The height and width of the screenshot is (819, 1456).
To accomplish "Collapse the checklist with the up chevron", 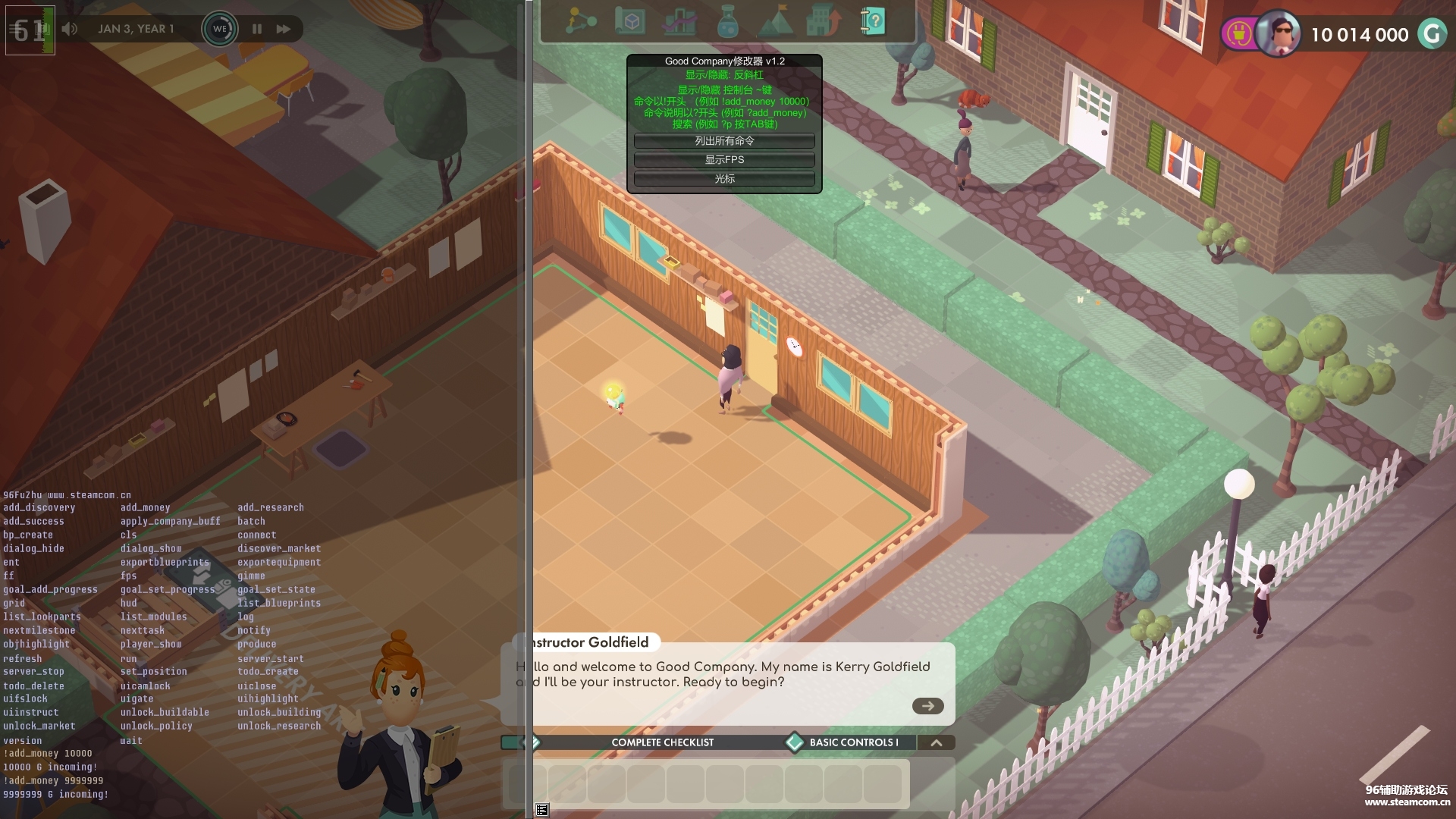I will (x=937, y=743).
